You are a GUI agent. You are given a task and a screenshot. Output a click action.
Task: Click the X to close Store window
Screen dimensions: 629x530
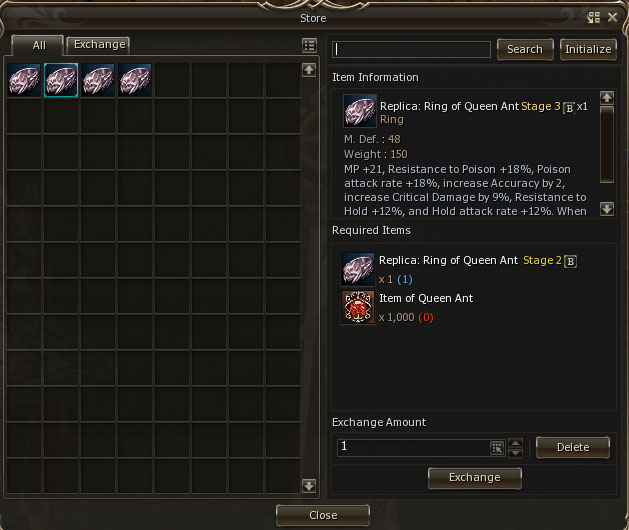pyautogui.click(x=612, y=17)
